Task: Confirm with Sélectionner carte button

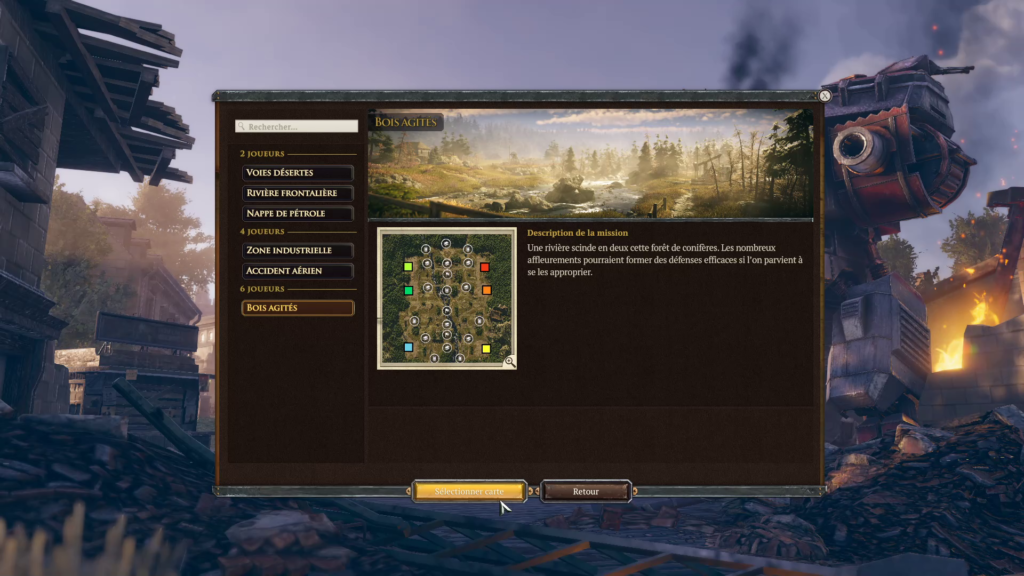Action: tap(469, 491)
